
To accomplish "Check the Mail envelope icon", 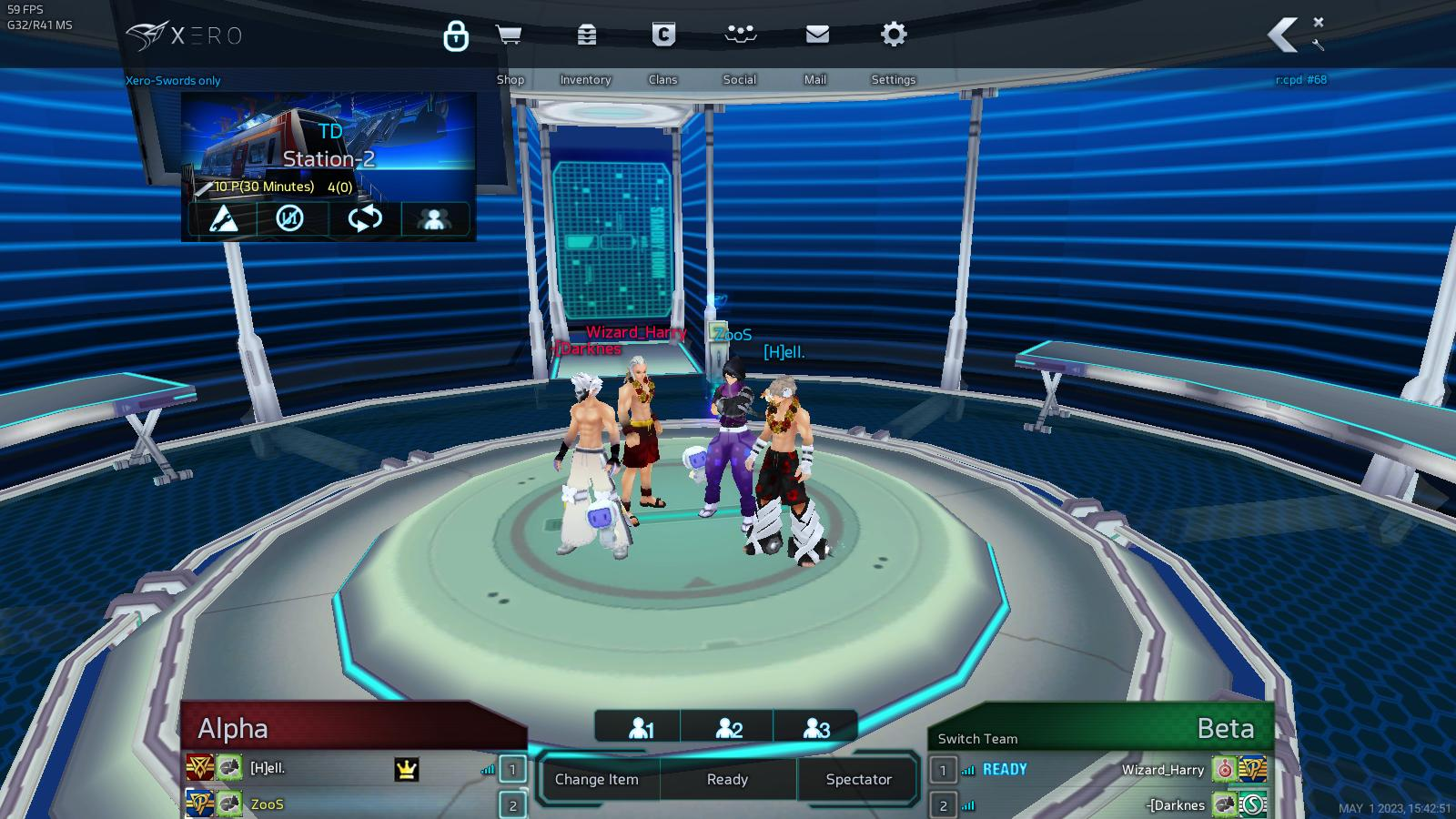I will 817,35.
